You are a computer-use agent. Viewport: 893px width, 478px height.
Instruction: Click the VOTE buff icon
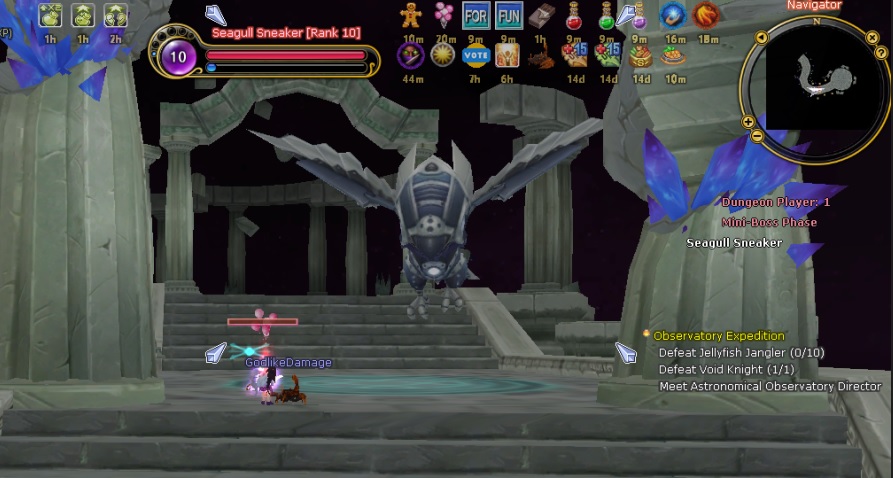(x=476, y=55)
